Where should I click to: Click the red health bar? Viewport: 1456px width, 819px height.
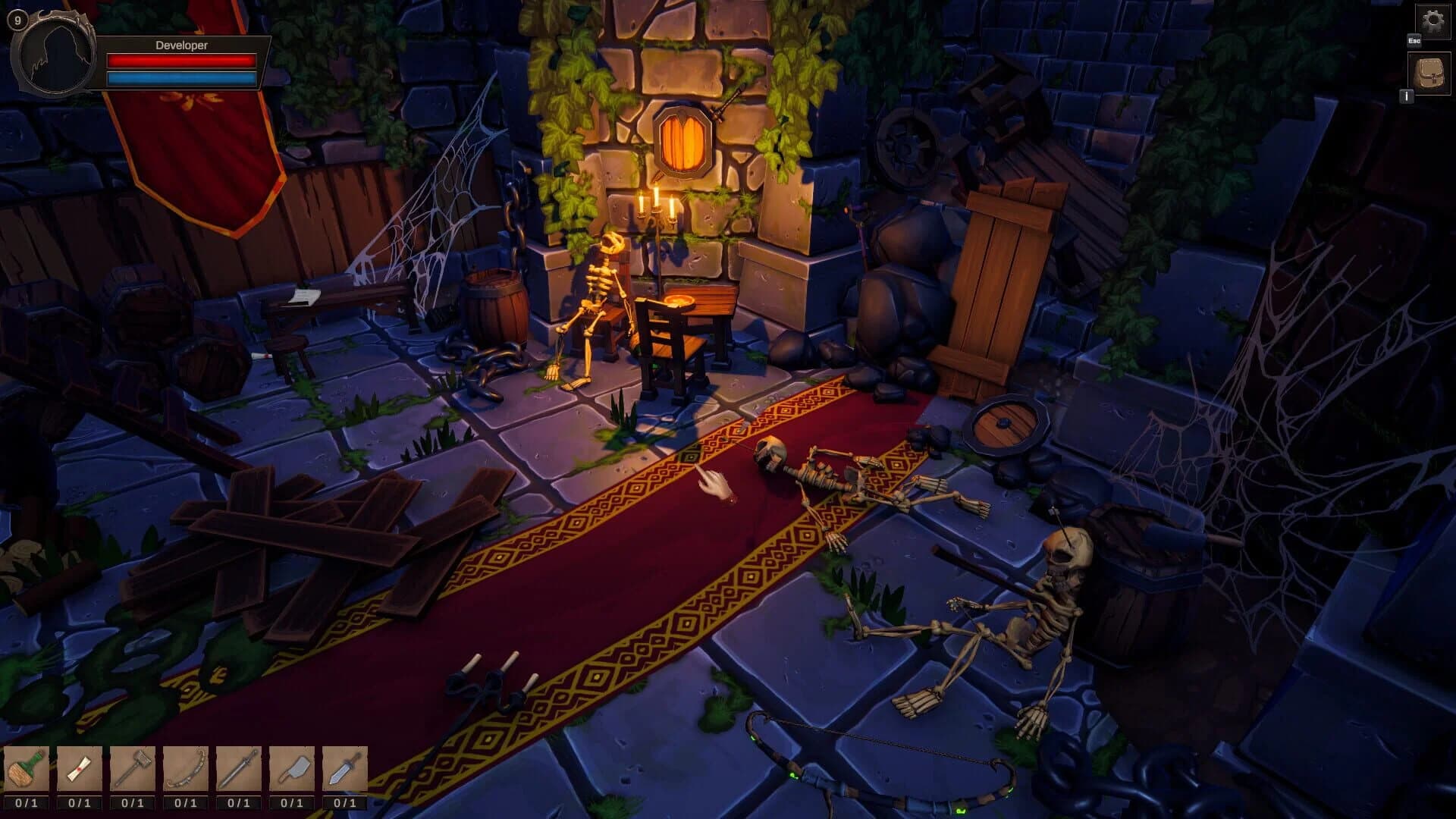182,61
